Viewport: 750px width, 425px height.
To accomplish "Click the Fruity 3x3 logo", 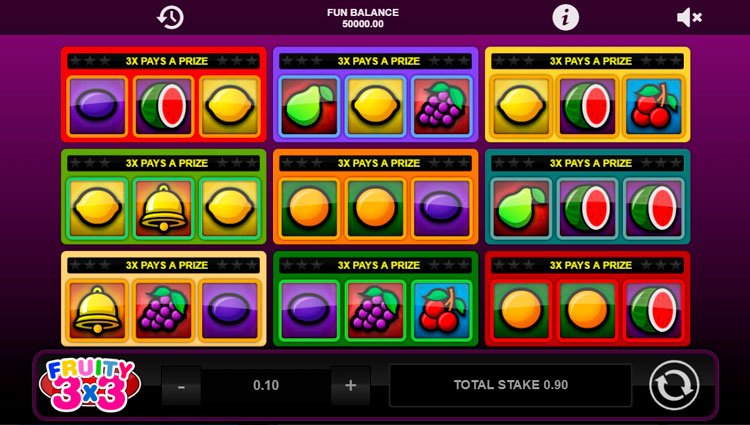I will 88,384.
